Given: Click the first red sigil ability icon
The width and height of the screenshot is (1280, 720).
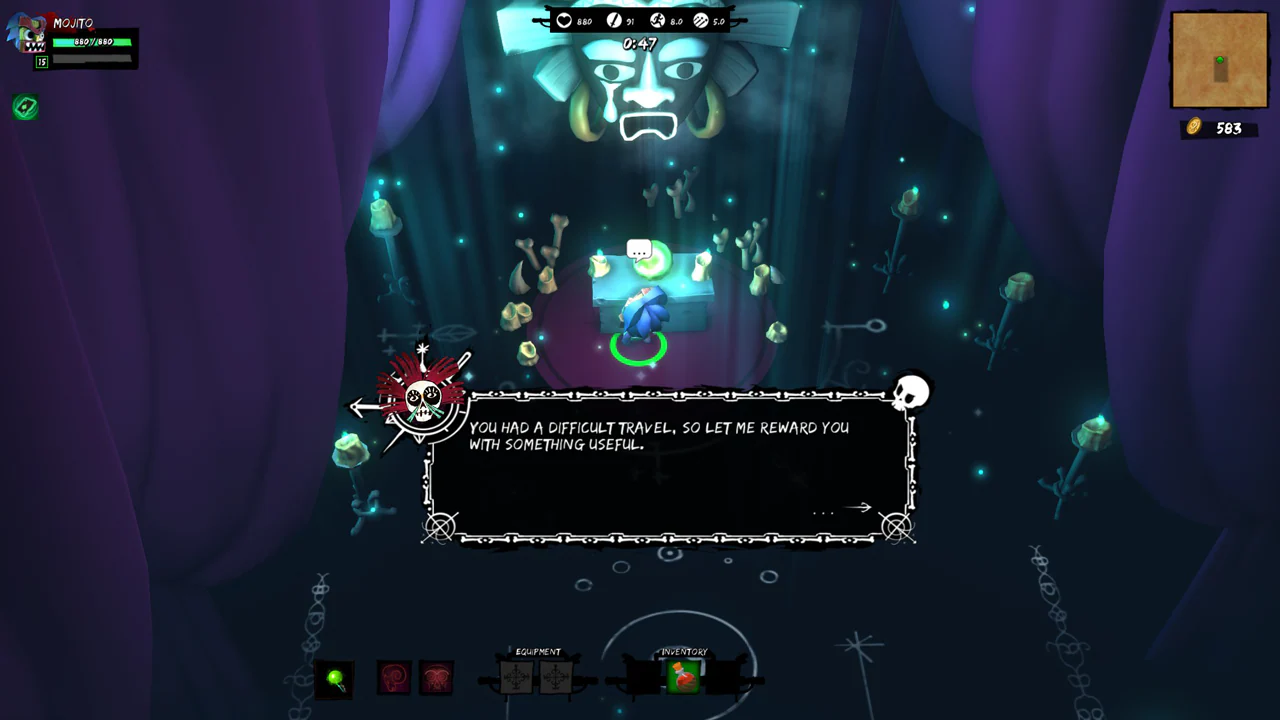Looking at the screenshot, I should pos(393,678).
